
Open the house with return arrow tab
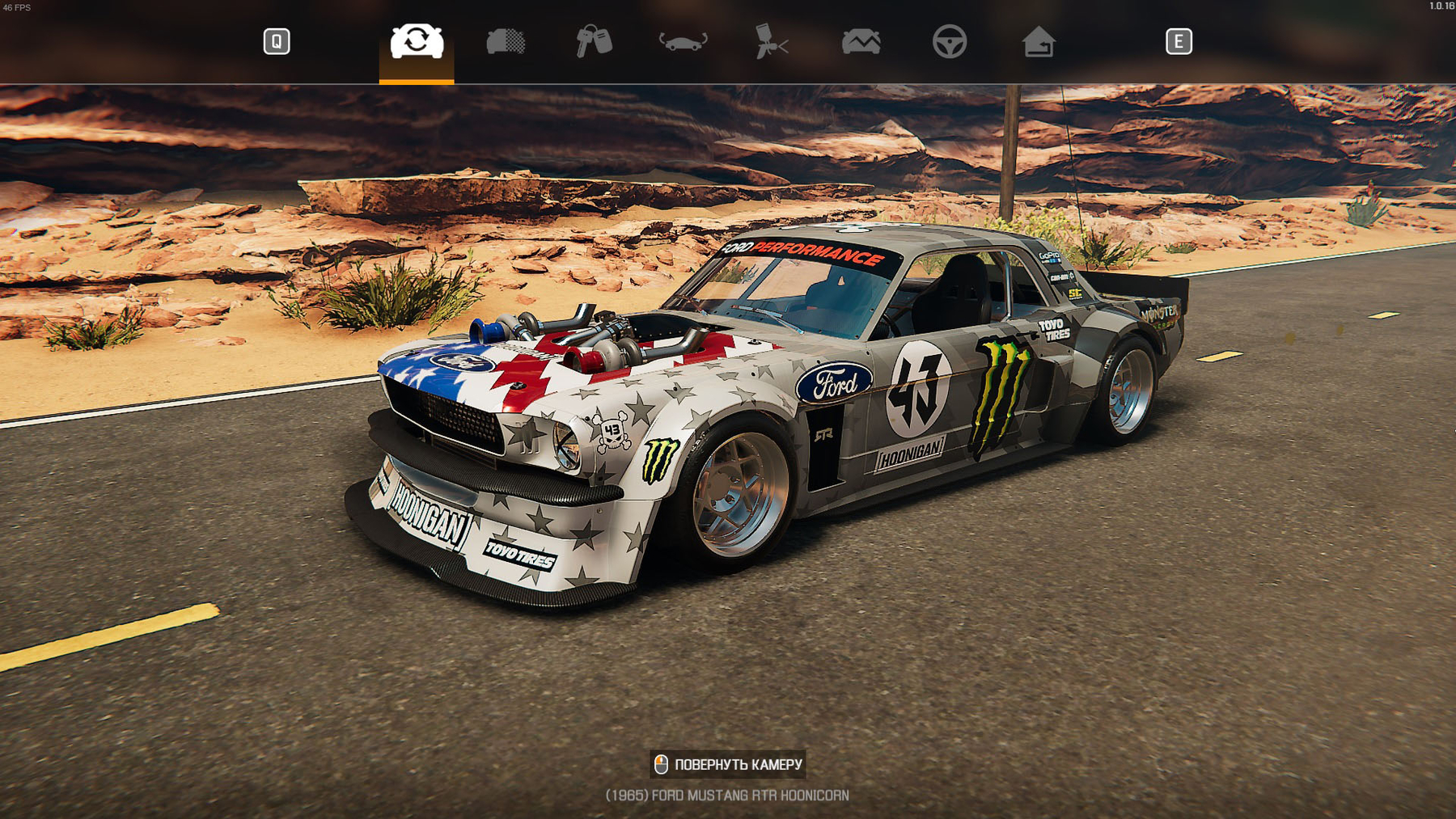point(1039,41)
